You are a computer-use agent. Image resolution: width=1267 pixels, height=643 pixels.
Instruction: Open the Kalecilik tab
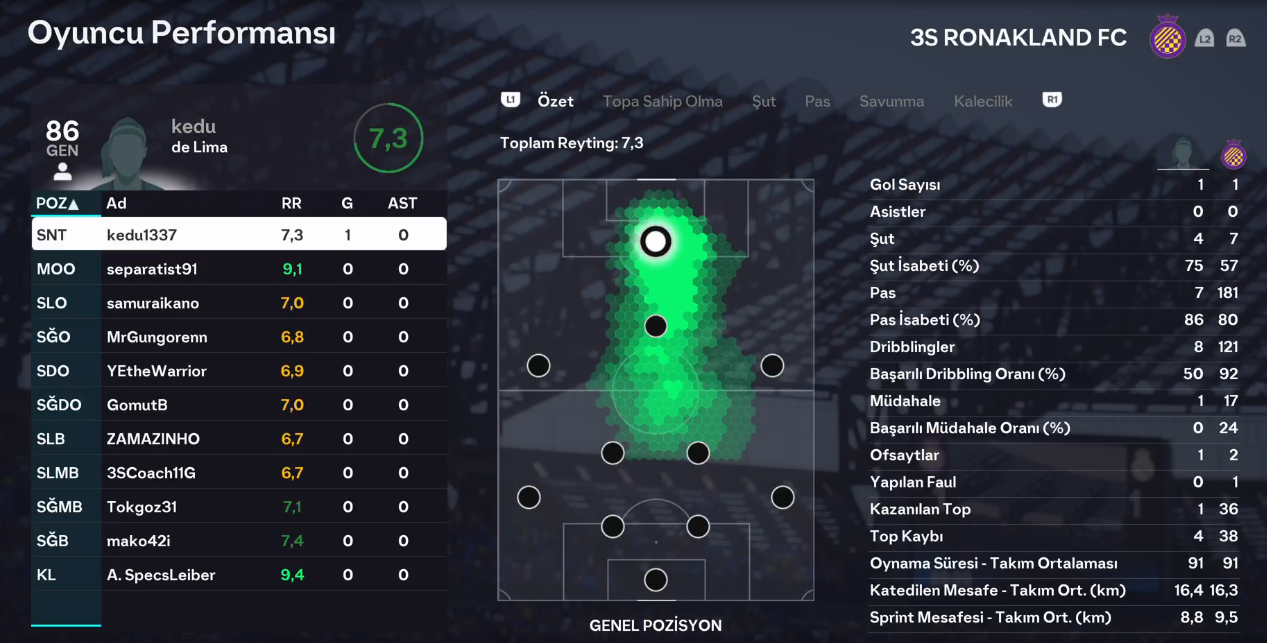[983, 101]
